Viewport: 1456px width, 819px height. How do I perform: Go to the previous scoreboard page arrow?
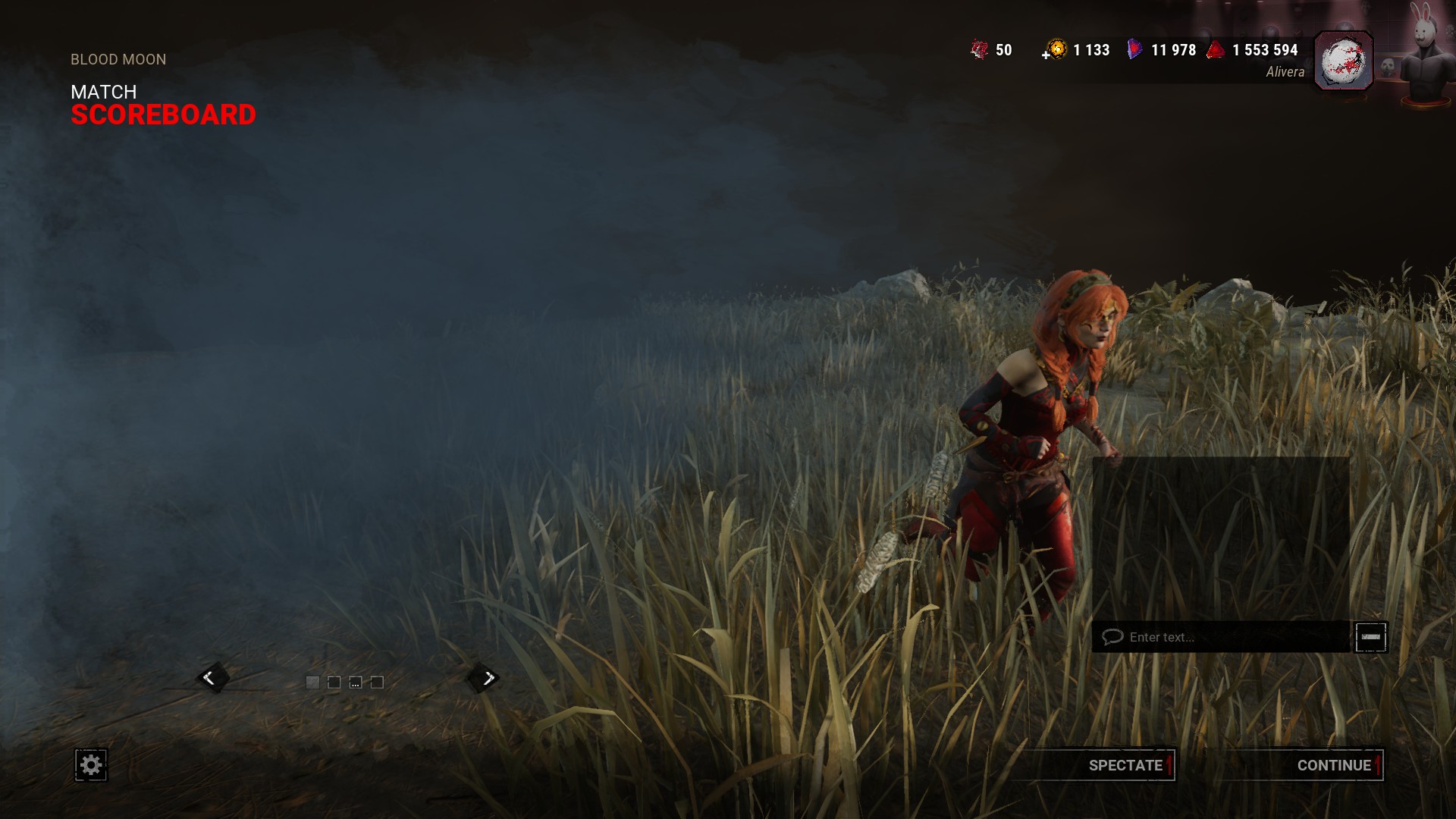(x=210, y=678)
